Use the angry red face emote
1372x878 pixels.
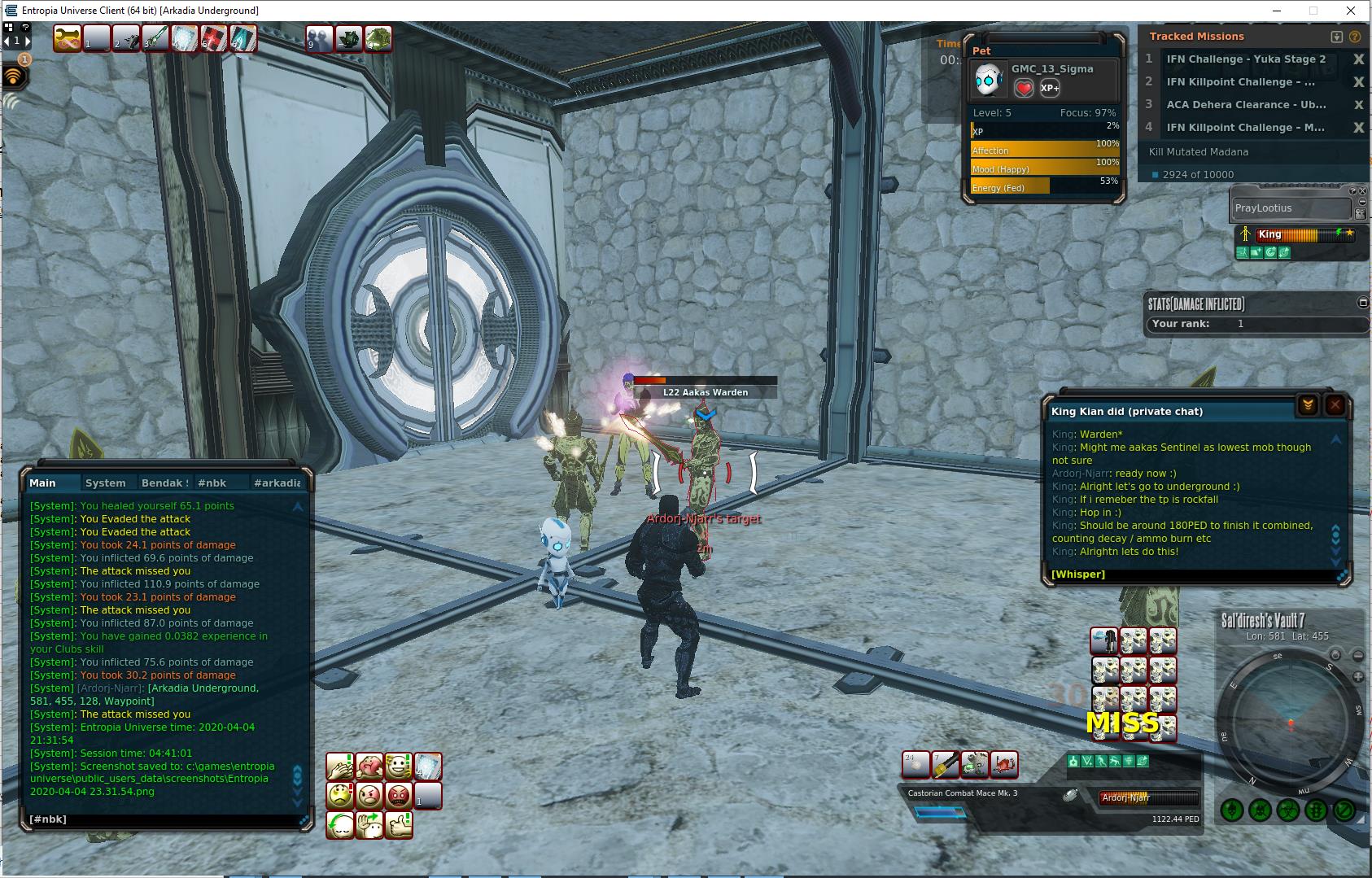coord(399,795)
